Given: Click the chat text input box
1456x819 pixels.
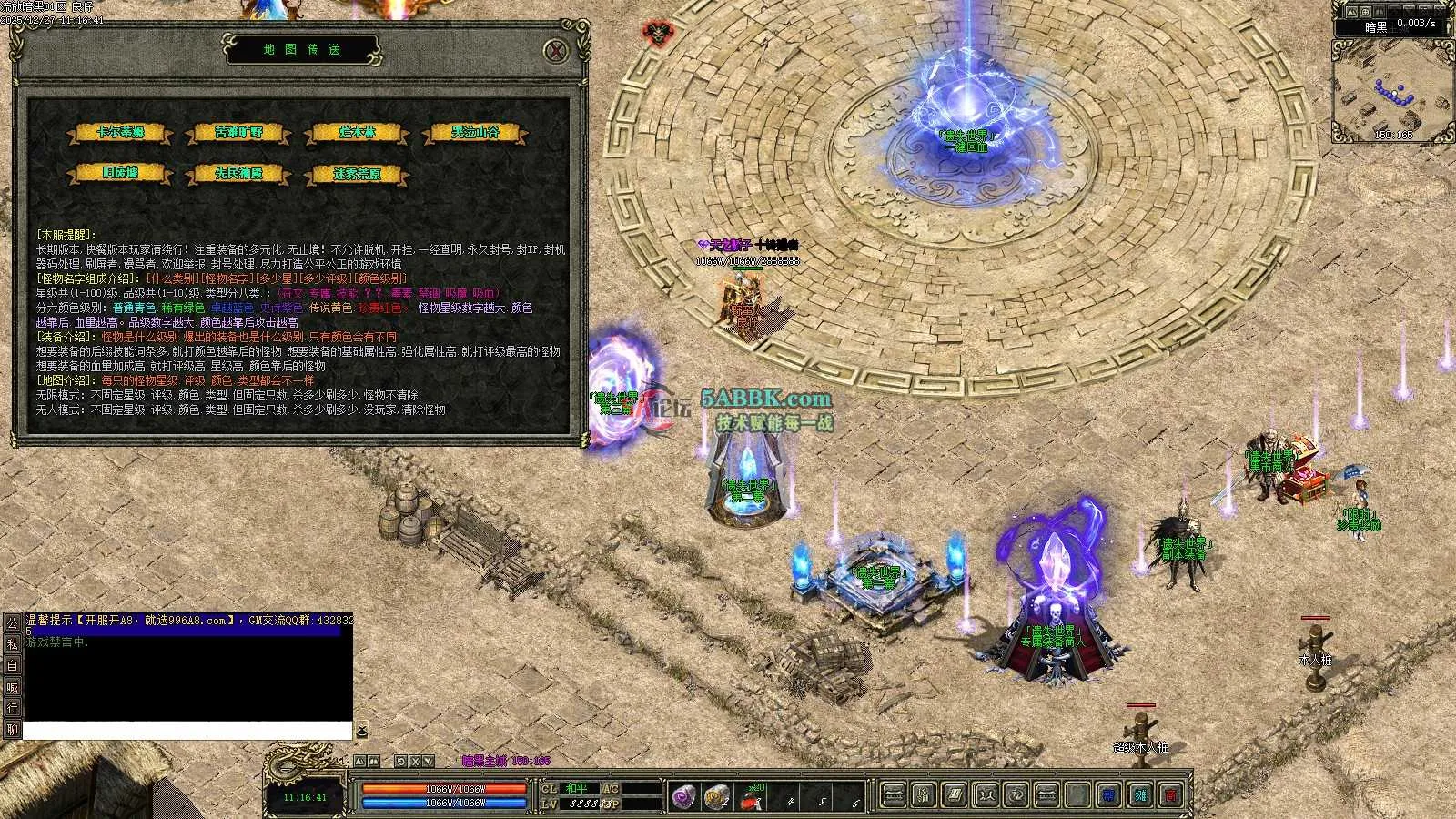Looking at the screenshot, I should point(187,731).
